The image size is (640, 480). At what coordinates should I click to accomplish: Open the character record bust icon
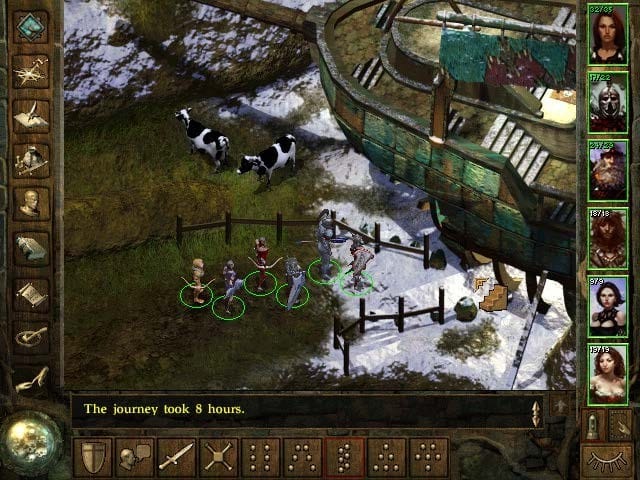(31, 204)
